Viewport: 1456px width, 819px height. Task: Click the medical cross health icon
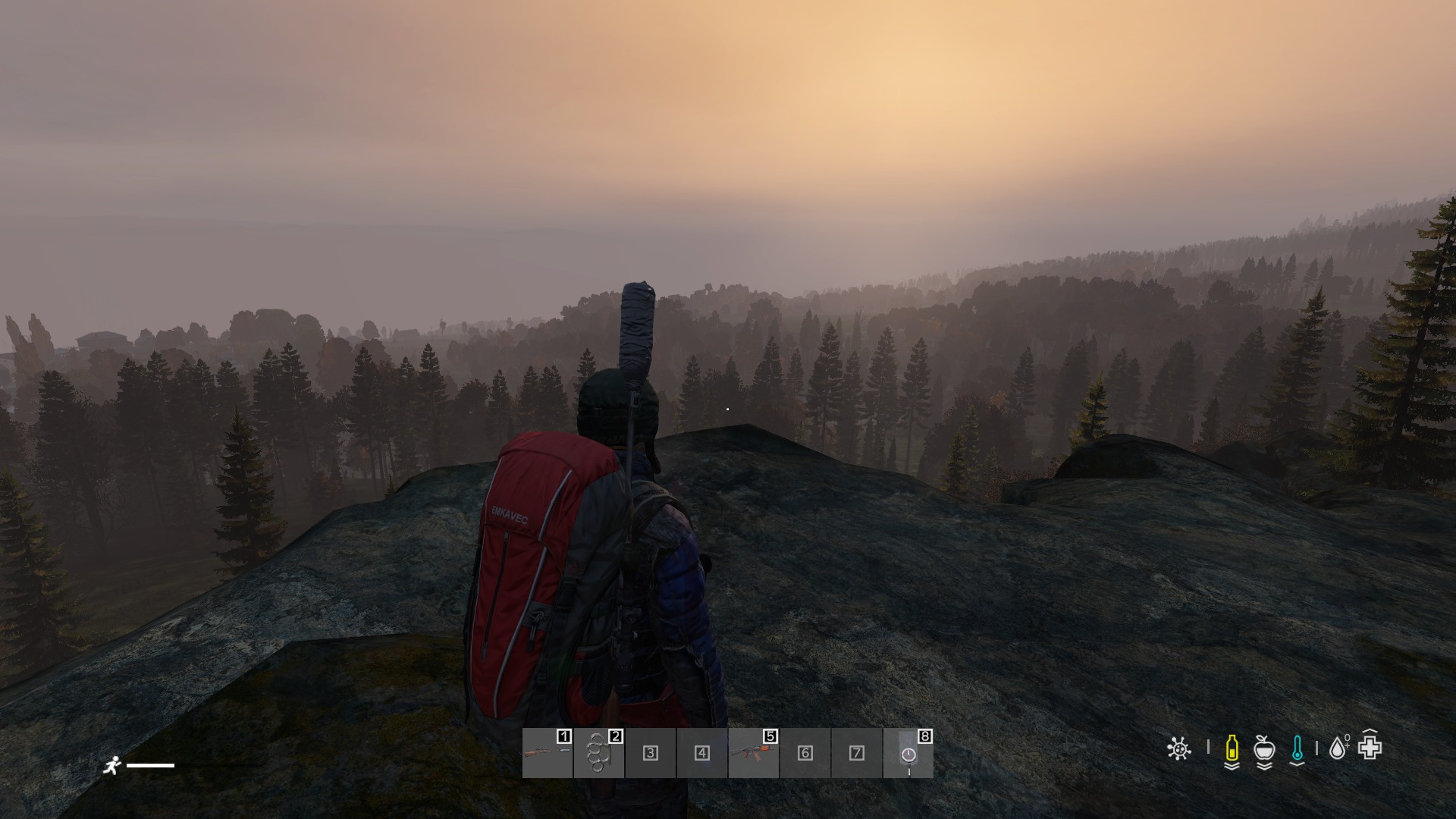coord(1370,748)
